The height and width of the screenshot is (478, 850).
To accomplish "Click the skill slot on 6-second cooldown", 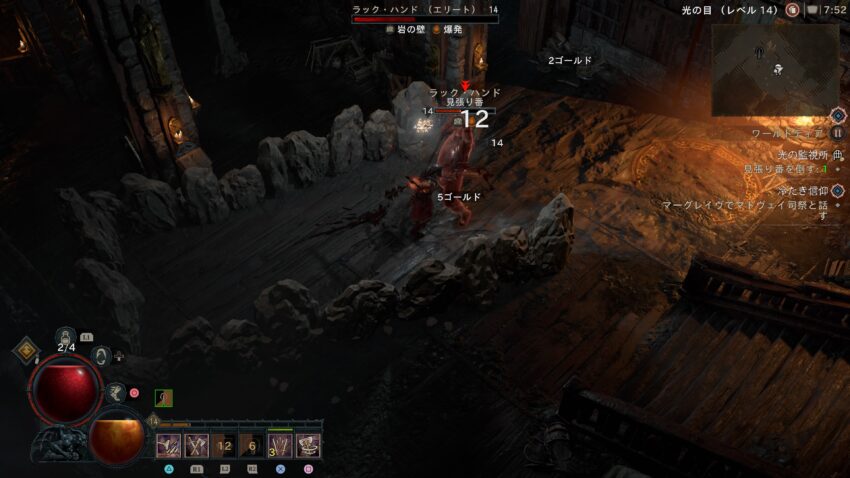I will [252, 445].
